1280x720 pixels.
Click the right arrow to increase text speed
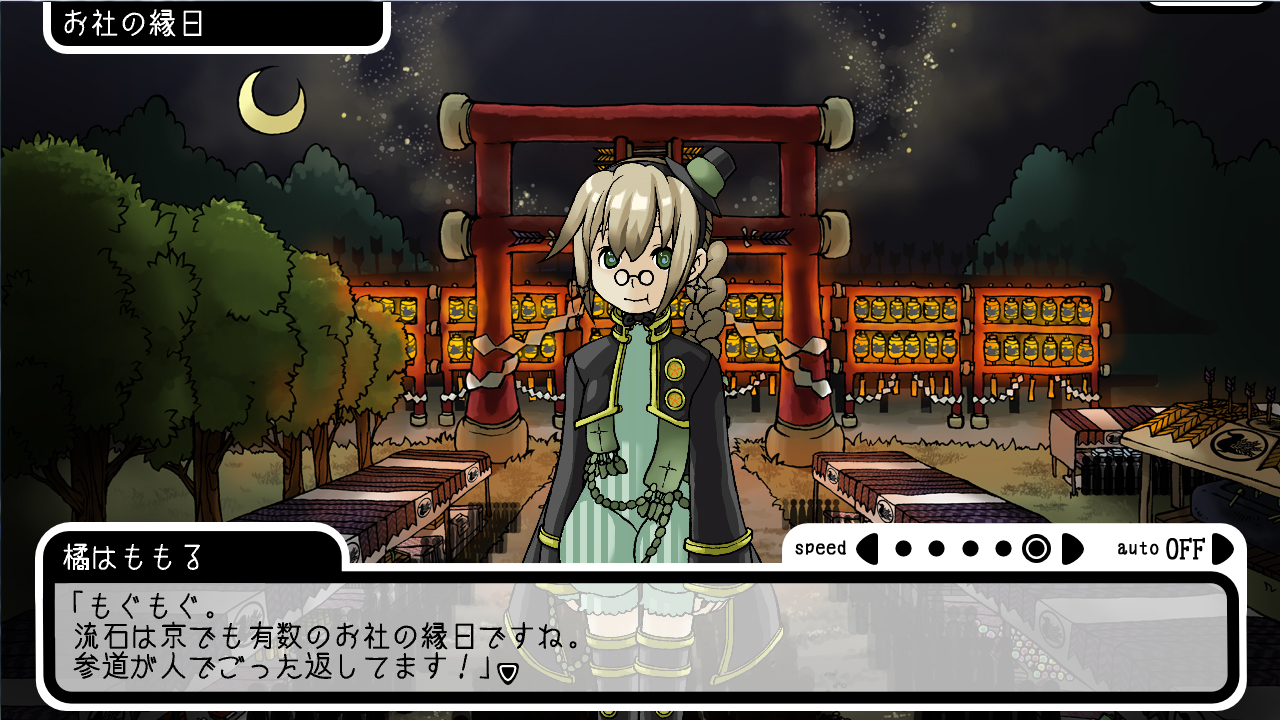click(1071, 548)
